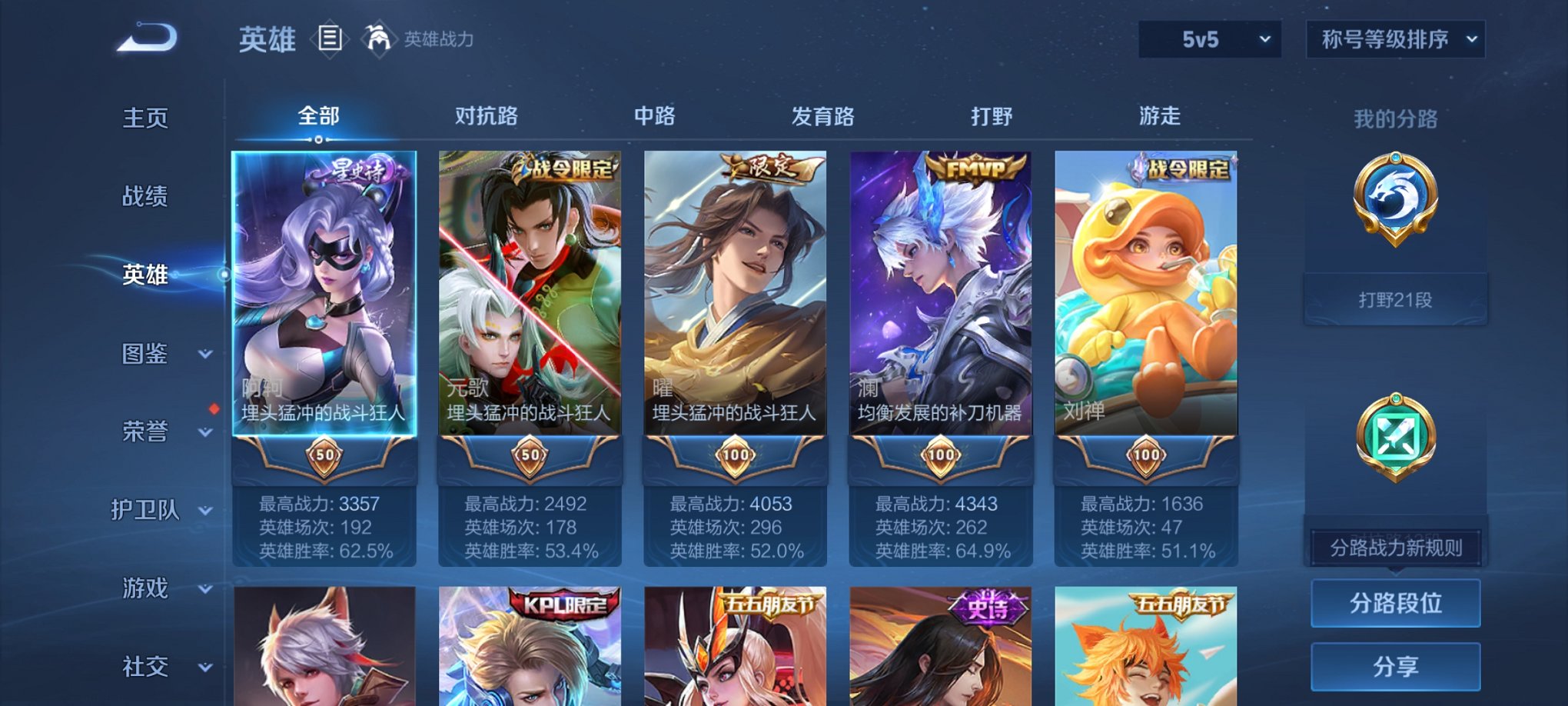This screenshot has width=1568, height=706.
Task: Expand the 图鉴 sidebar section
Action: [x=146, y=354]
